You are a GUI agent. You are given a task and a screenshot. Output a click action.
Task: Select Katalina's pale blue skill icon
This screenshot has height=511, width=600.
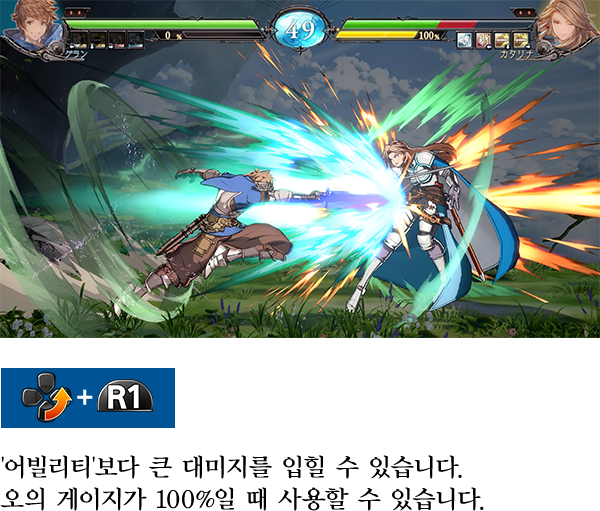coord(465,41)
